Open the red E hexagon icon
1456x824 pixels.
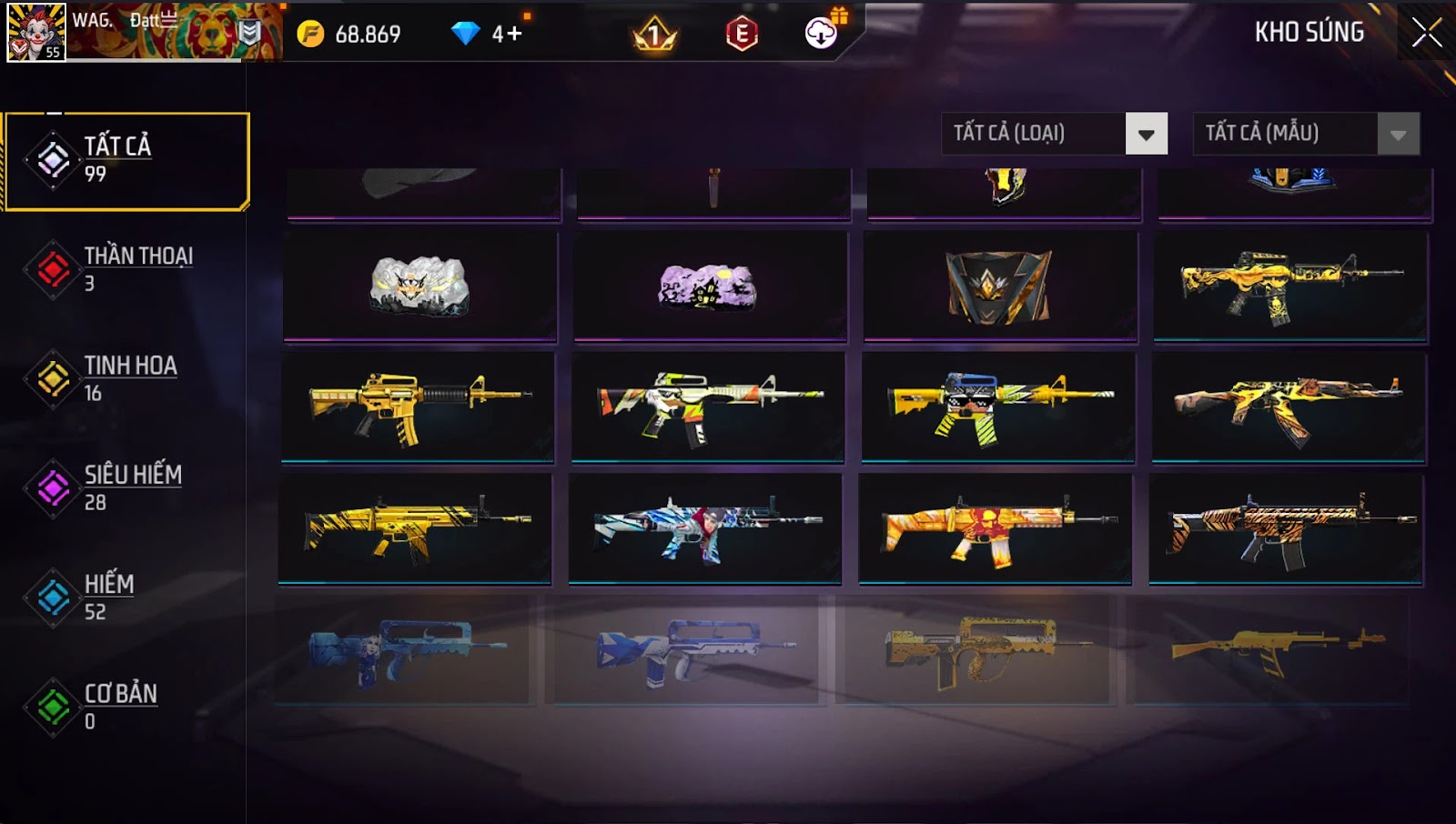(742, 35)
